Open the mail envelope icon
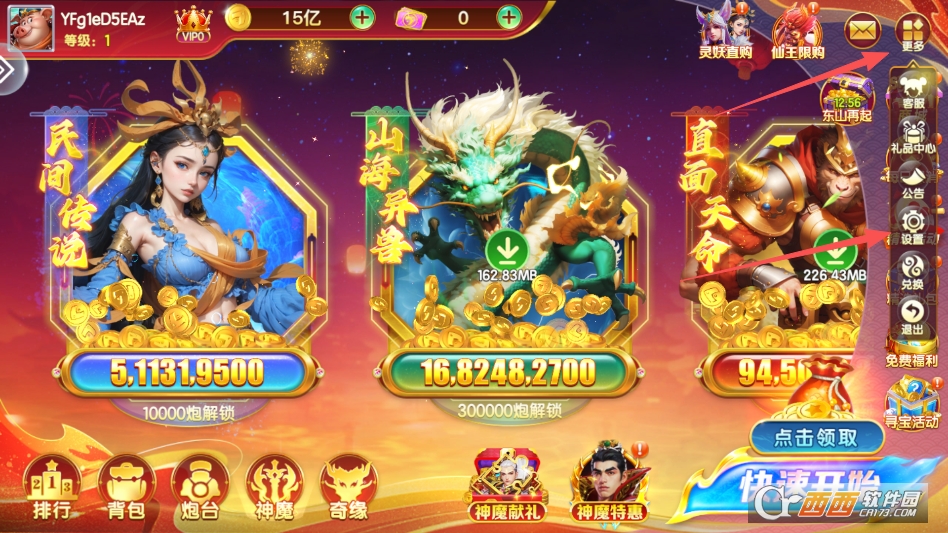Screen dimensions: 948x533 pos(861,31)
